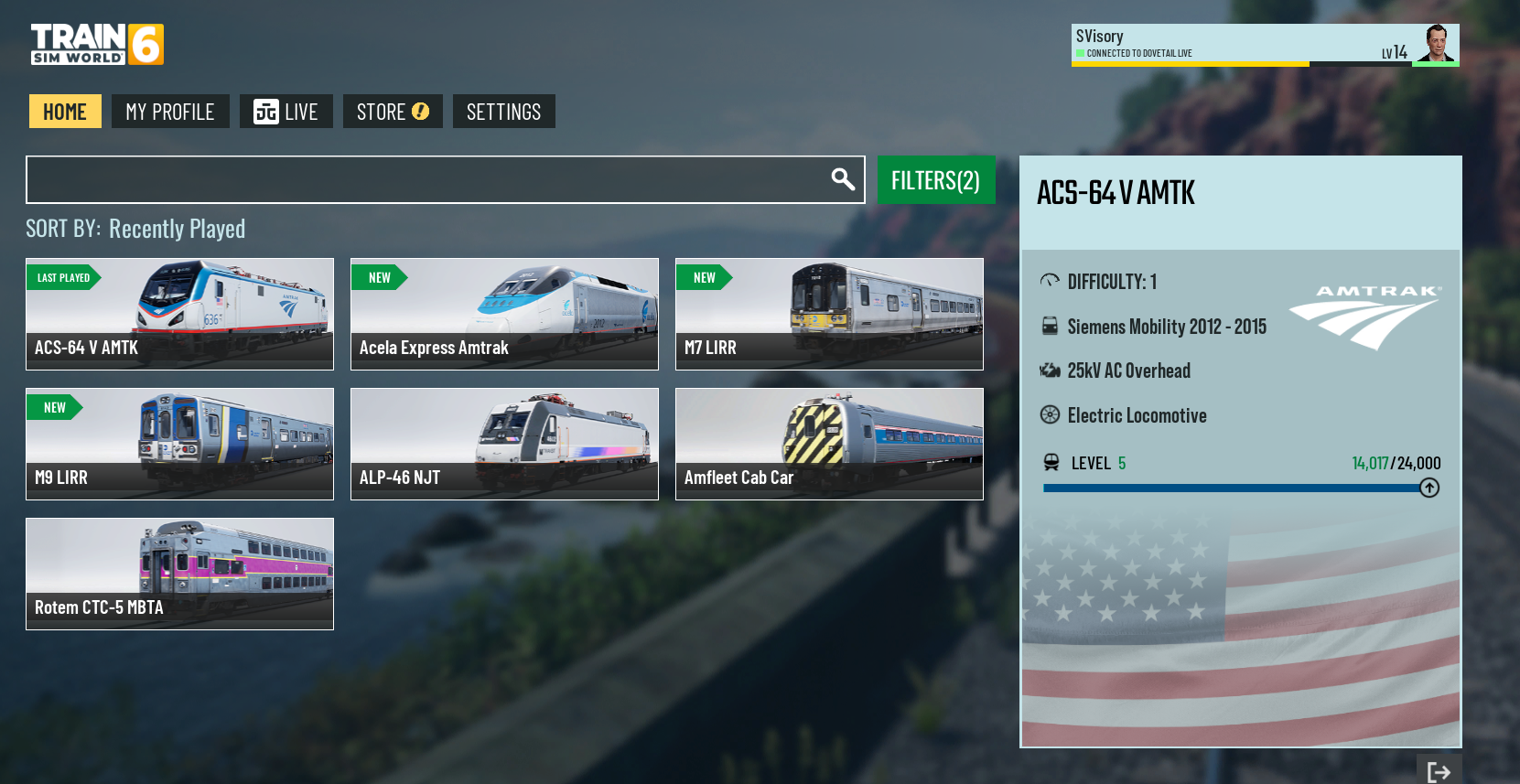Image resolution: width=1520 pixels, height=784 pixels.
Task: Choose the Acela Express Amtrak tile
Action: (x=504, y=314)
